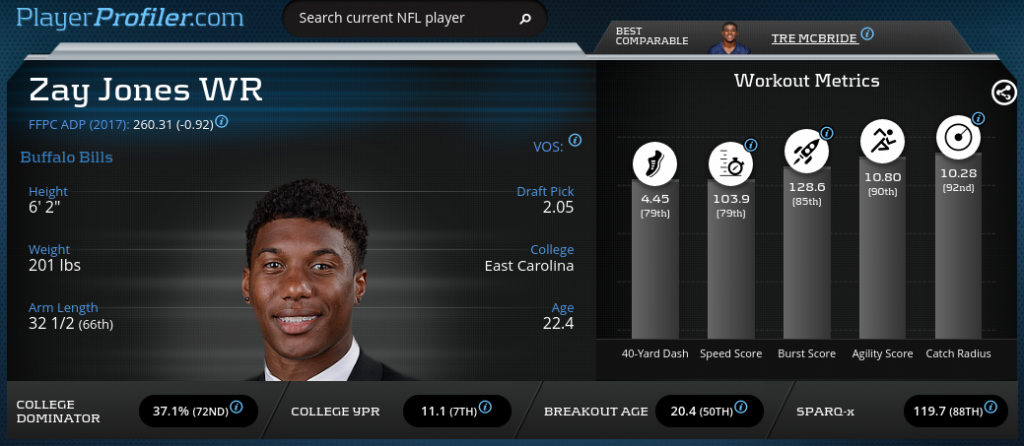
Task: Select the Agility Score runner icon
Action: click(882, 141)
